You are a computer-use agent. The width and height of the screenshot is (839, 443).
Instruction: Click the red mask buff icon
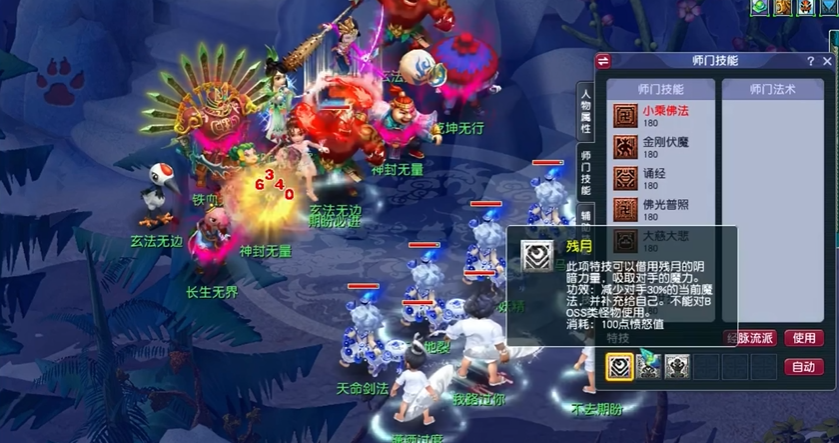tap(806, 7)
